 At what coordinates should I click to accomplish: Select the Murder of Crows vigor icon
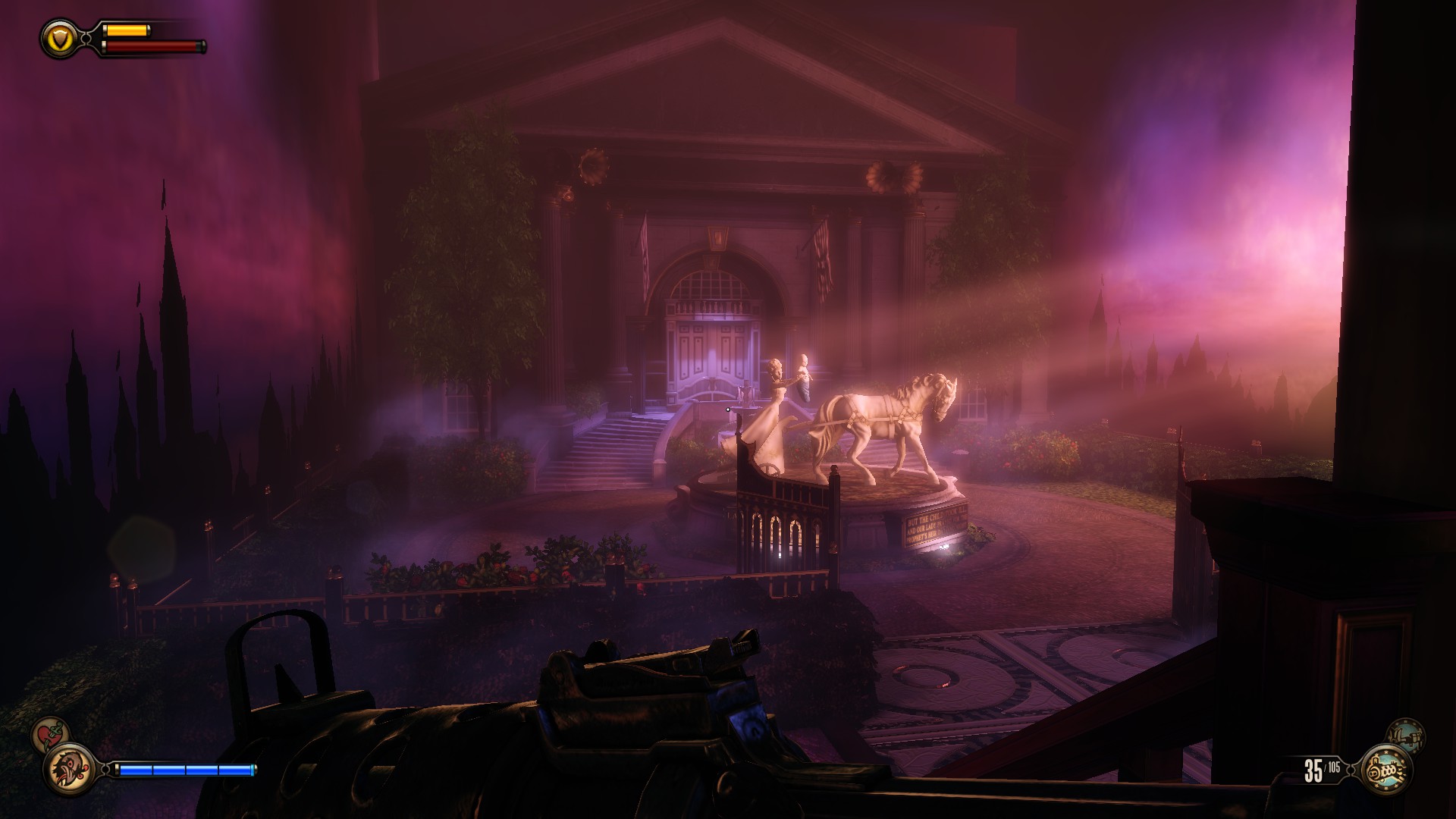pos(70,769)
